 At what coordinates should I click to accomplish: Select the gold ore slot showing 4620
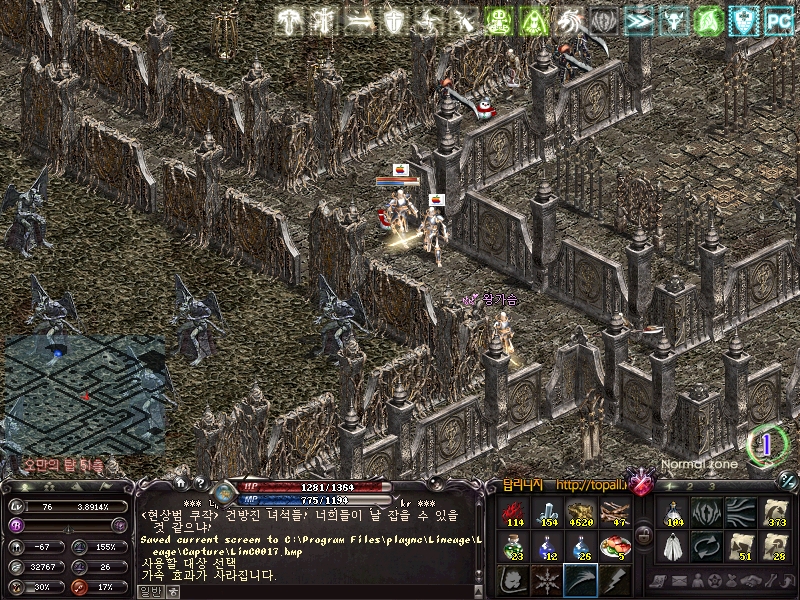coord(580,512)
